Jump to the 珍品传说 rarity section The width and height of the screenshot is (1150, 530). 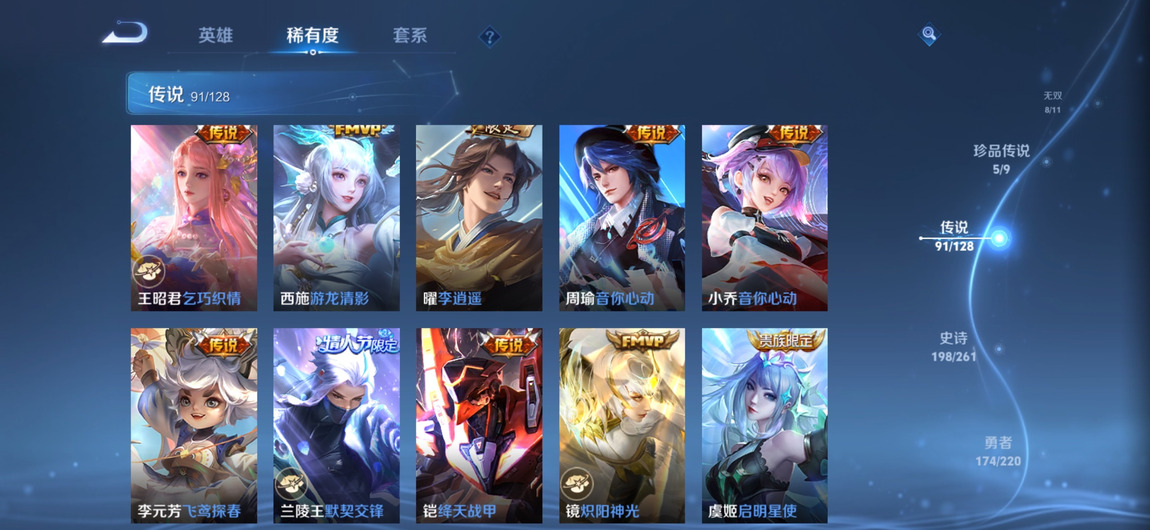tap(1001, 158)
